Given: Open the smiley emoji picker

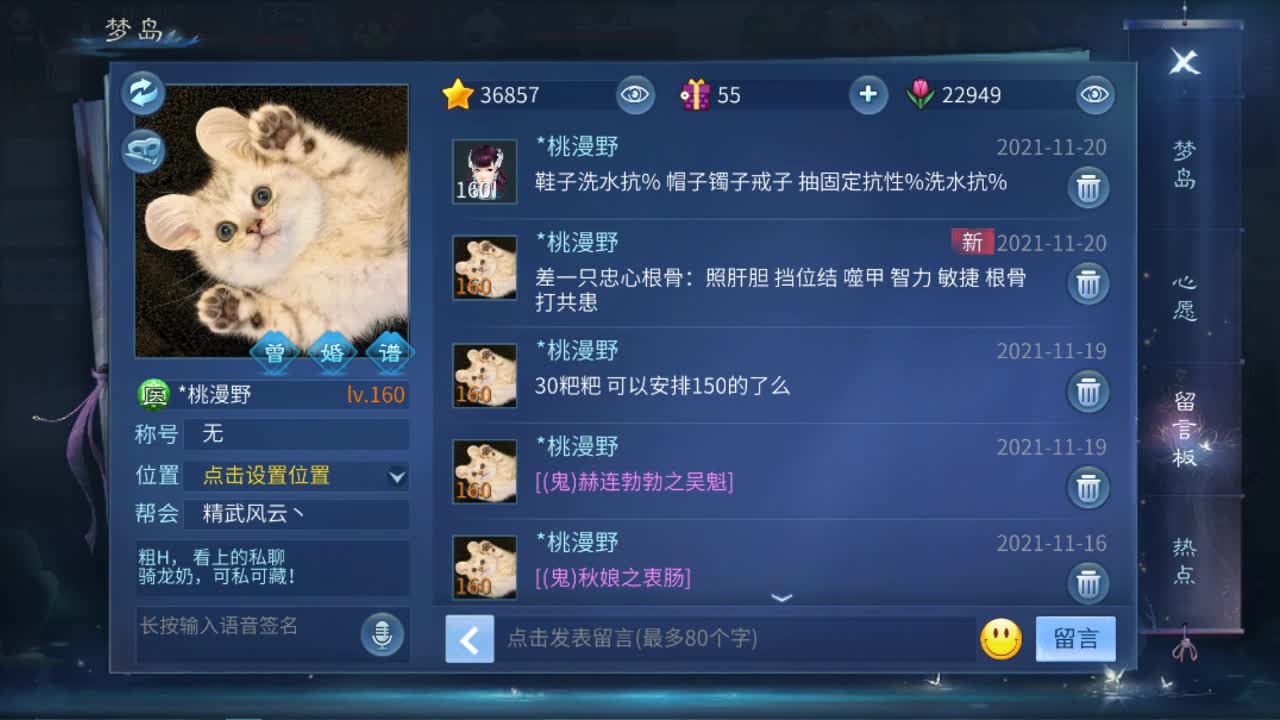Looking at the screenshot, I should pos(1003,640).
